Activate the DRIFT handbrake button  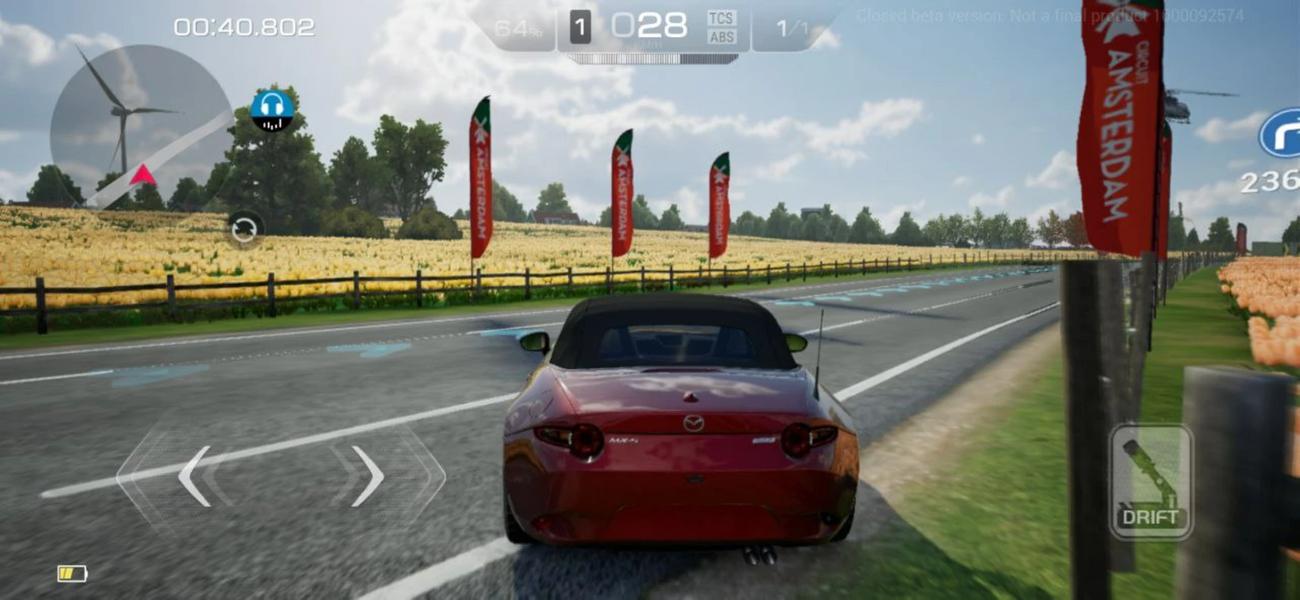pyautogui.click(x=1150, y=482)
